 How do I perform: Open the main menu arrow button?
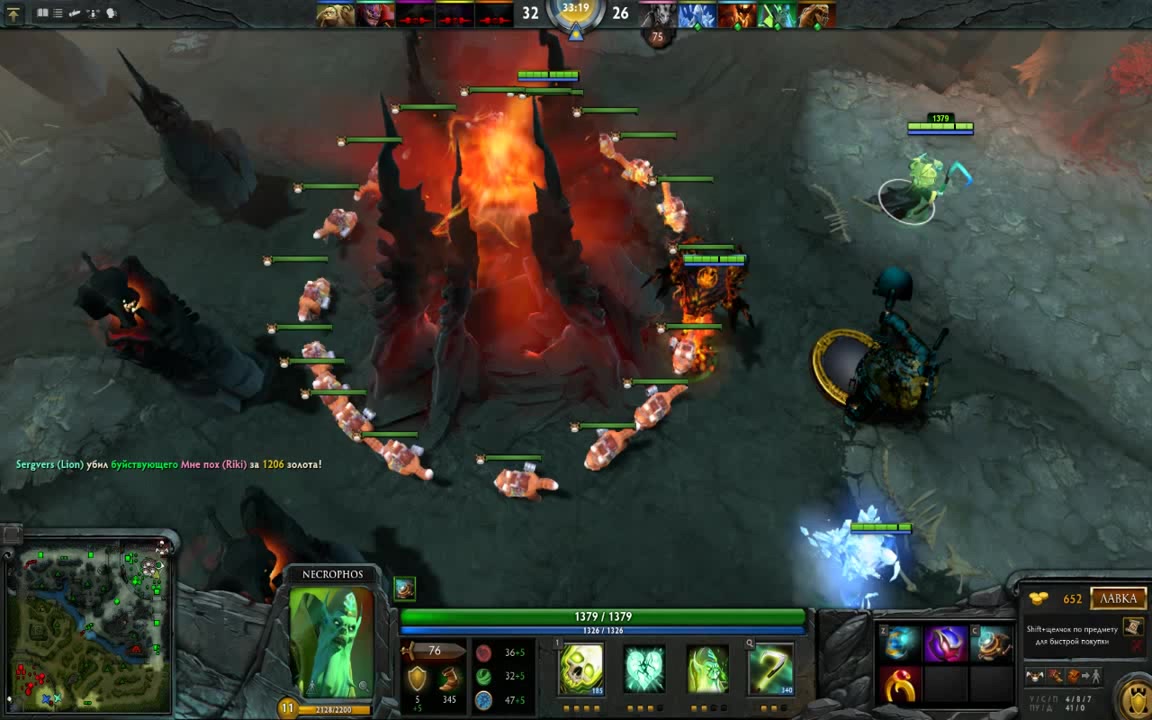14,15
